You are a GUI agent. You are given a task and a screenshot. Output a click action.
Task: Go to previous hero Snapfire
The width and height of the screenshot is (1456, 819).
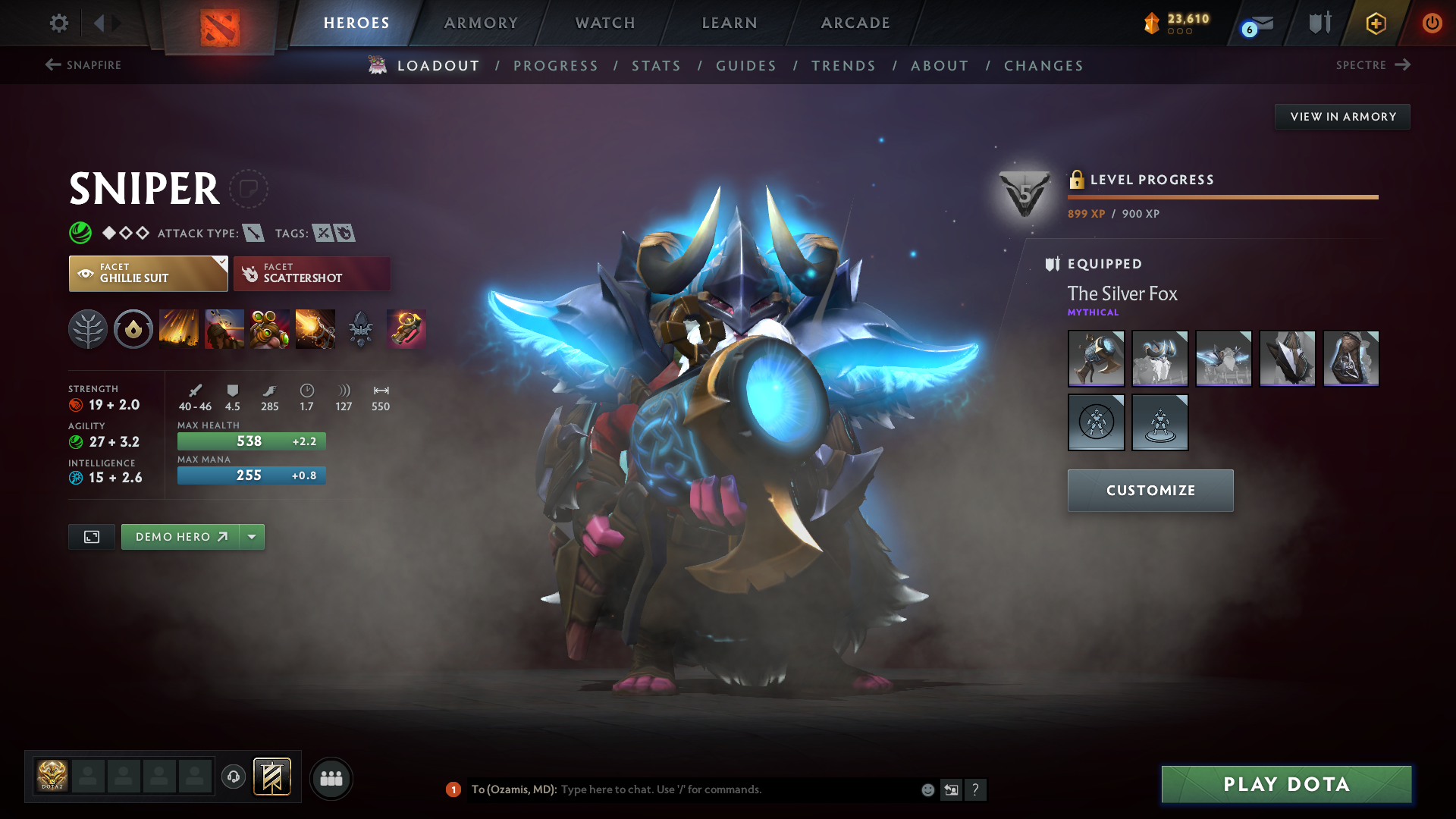(x=83, y=65)
